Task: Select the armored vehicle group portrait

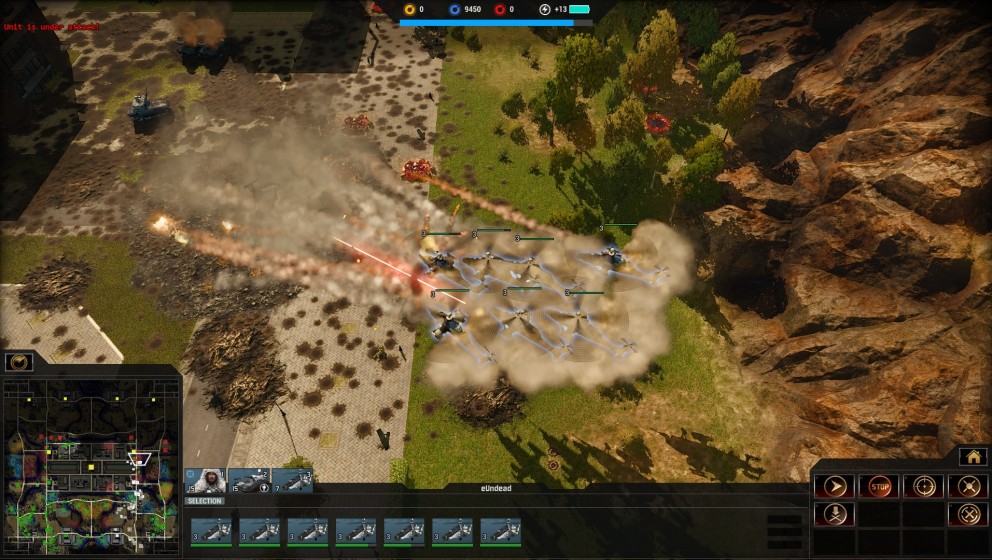Action: click(x=248, y=480)
